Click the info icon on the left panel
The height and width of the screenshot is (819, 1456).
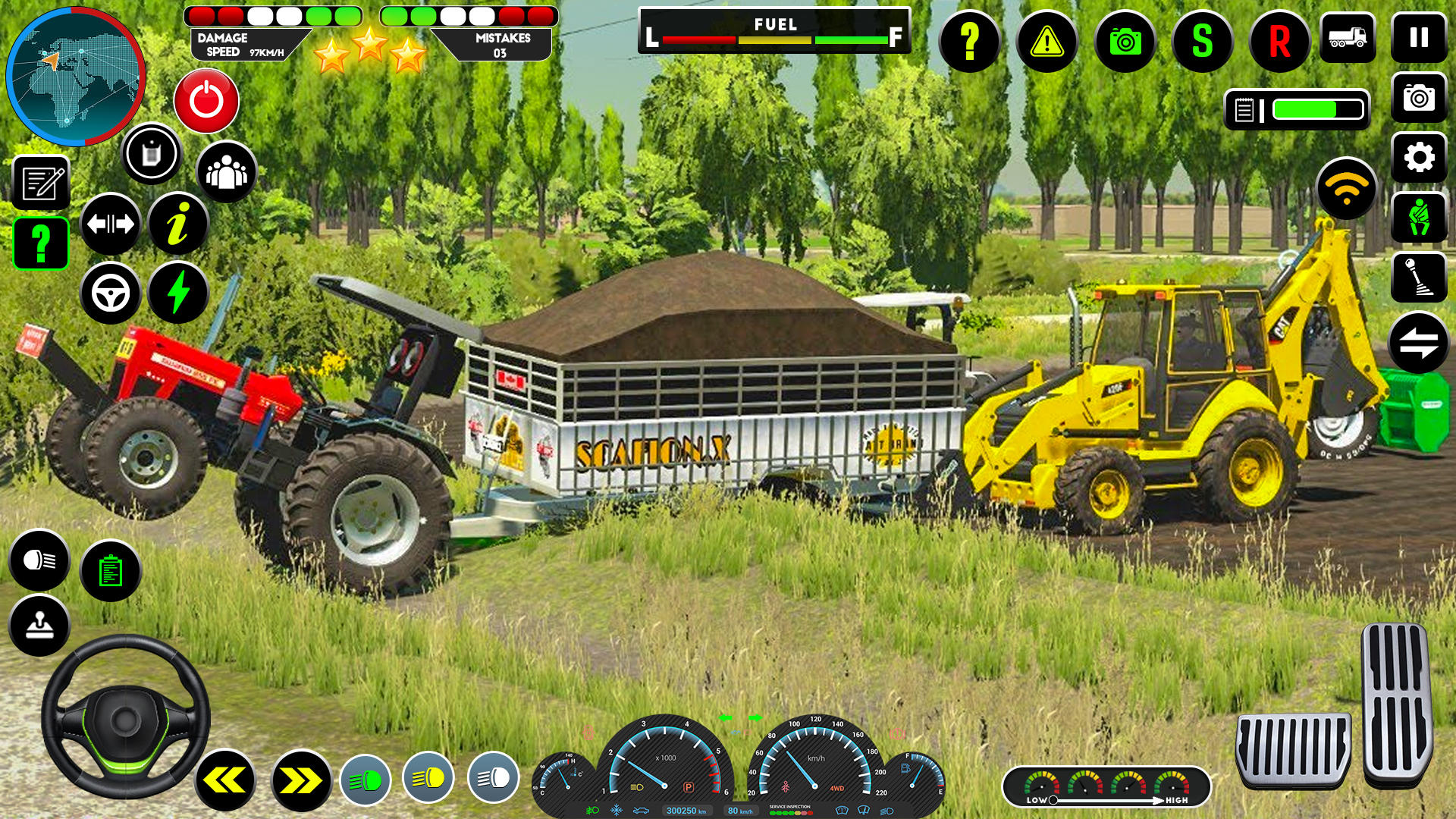[179, 223]
